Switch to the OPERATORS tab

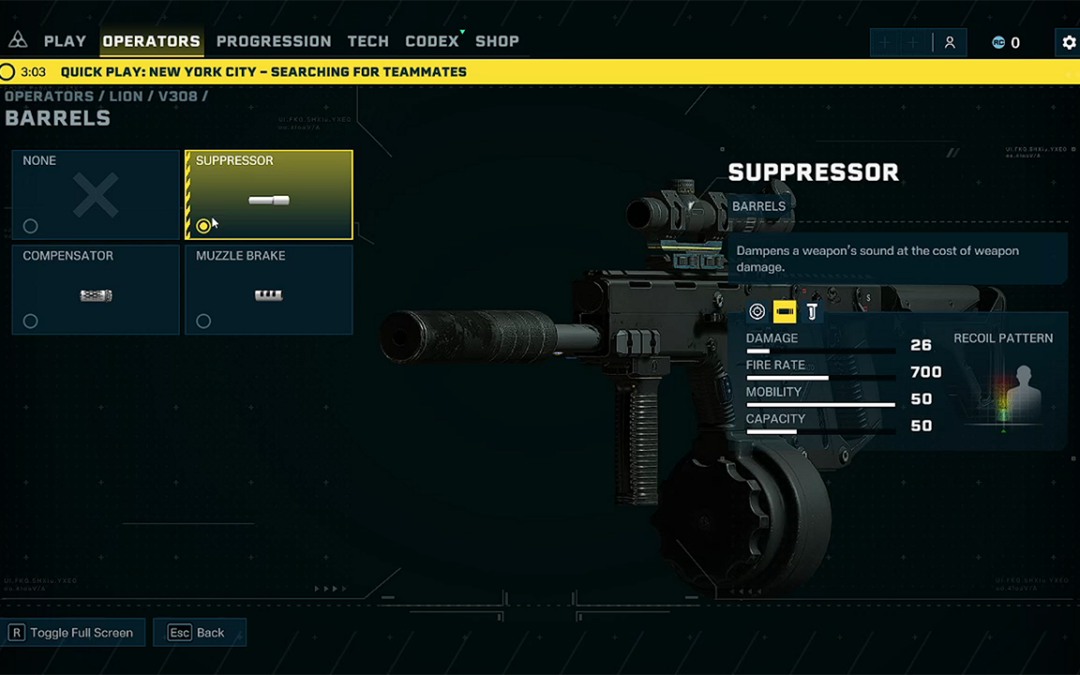[x=151, y=42]
